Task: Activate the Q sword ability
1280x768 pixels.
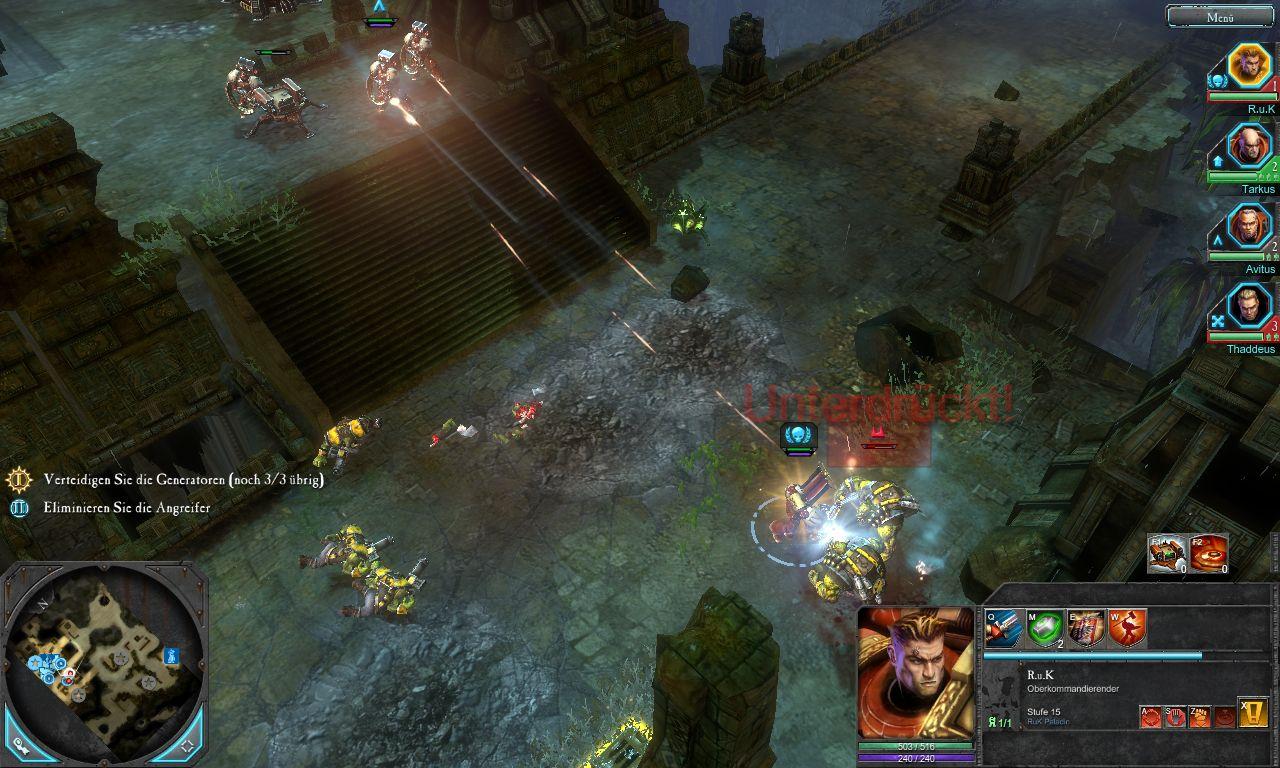Action: click(1003, 628)
